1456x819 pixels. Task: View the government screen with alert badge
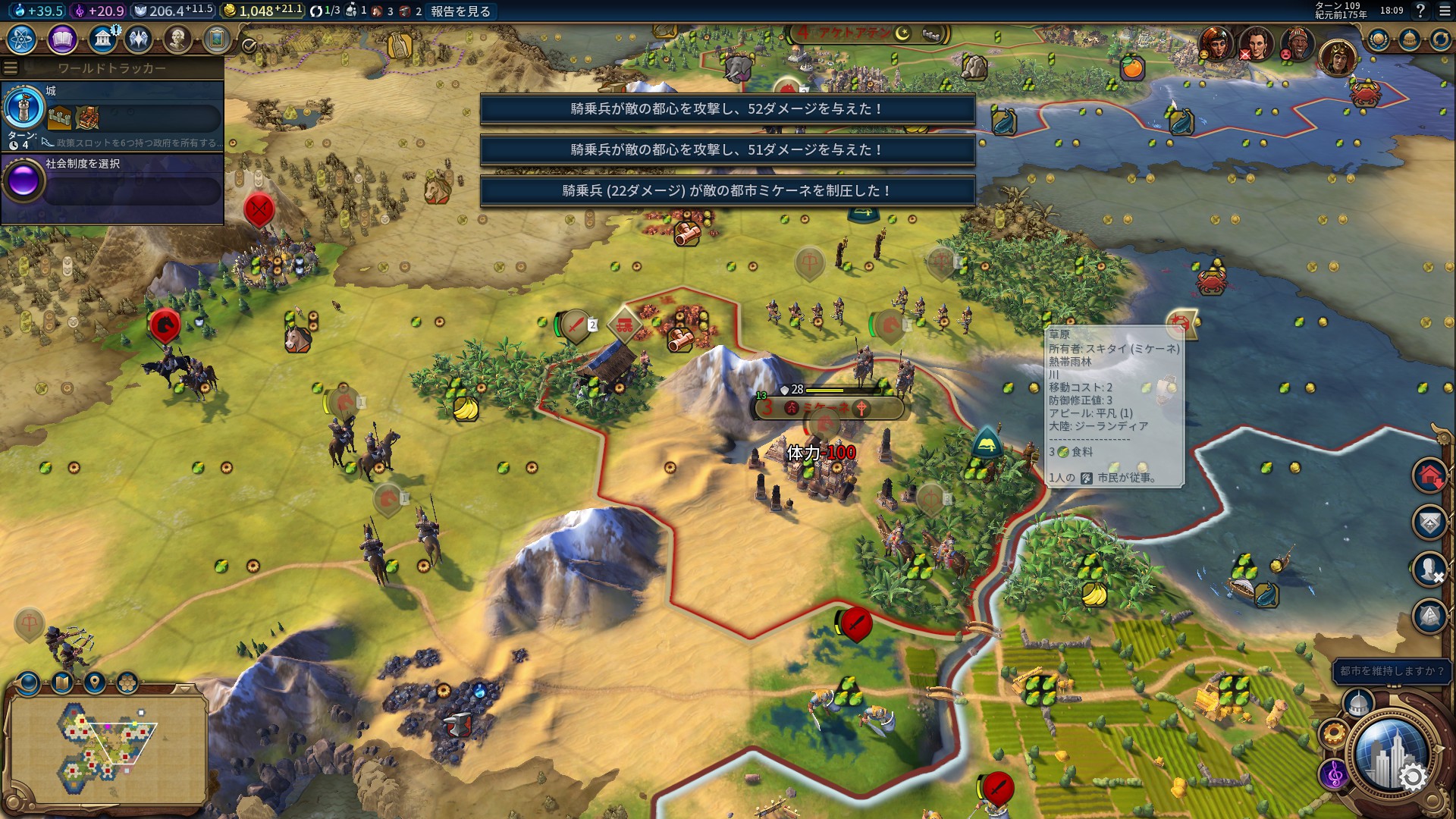(x=102, y=39)
